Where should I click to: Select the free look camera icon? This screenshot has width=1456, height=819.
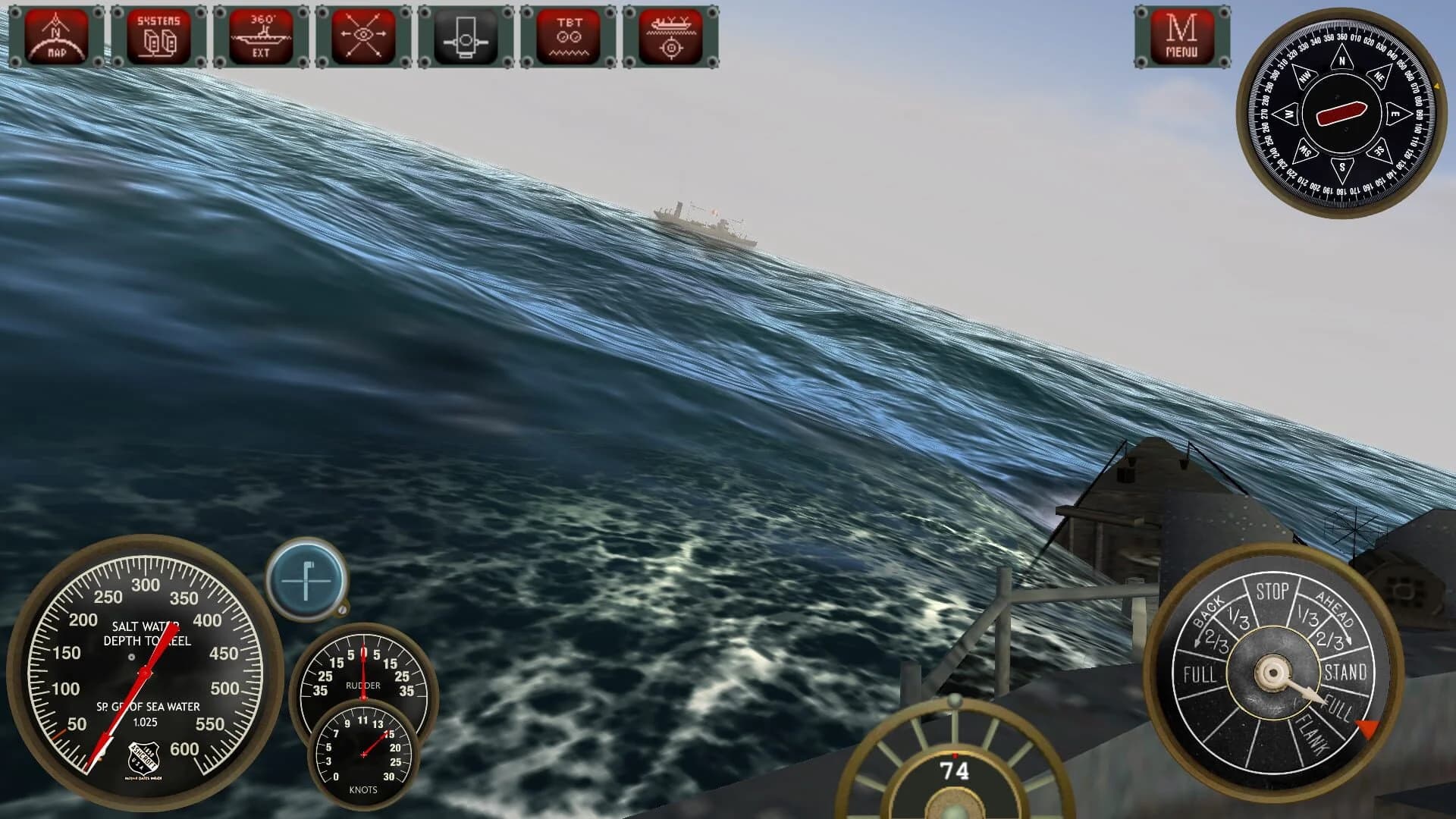coord(362,36)
